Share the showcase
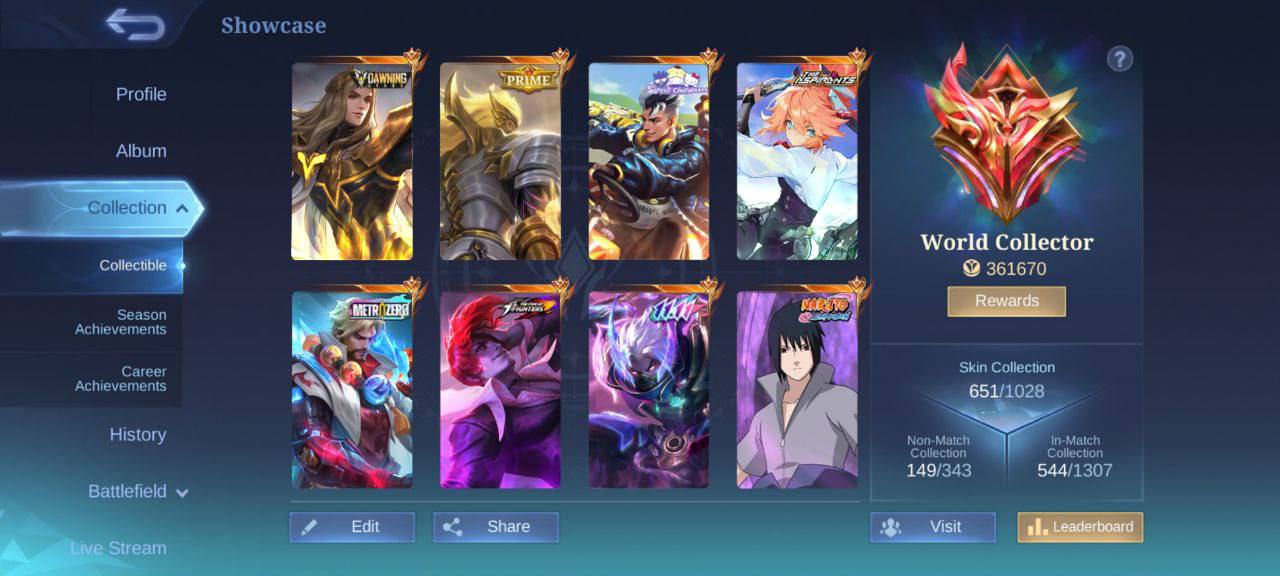Image resolution: width=1280 pixels, height=576 pixels. point(496,527)
